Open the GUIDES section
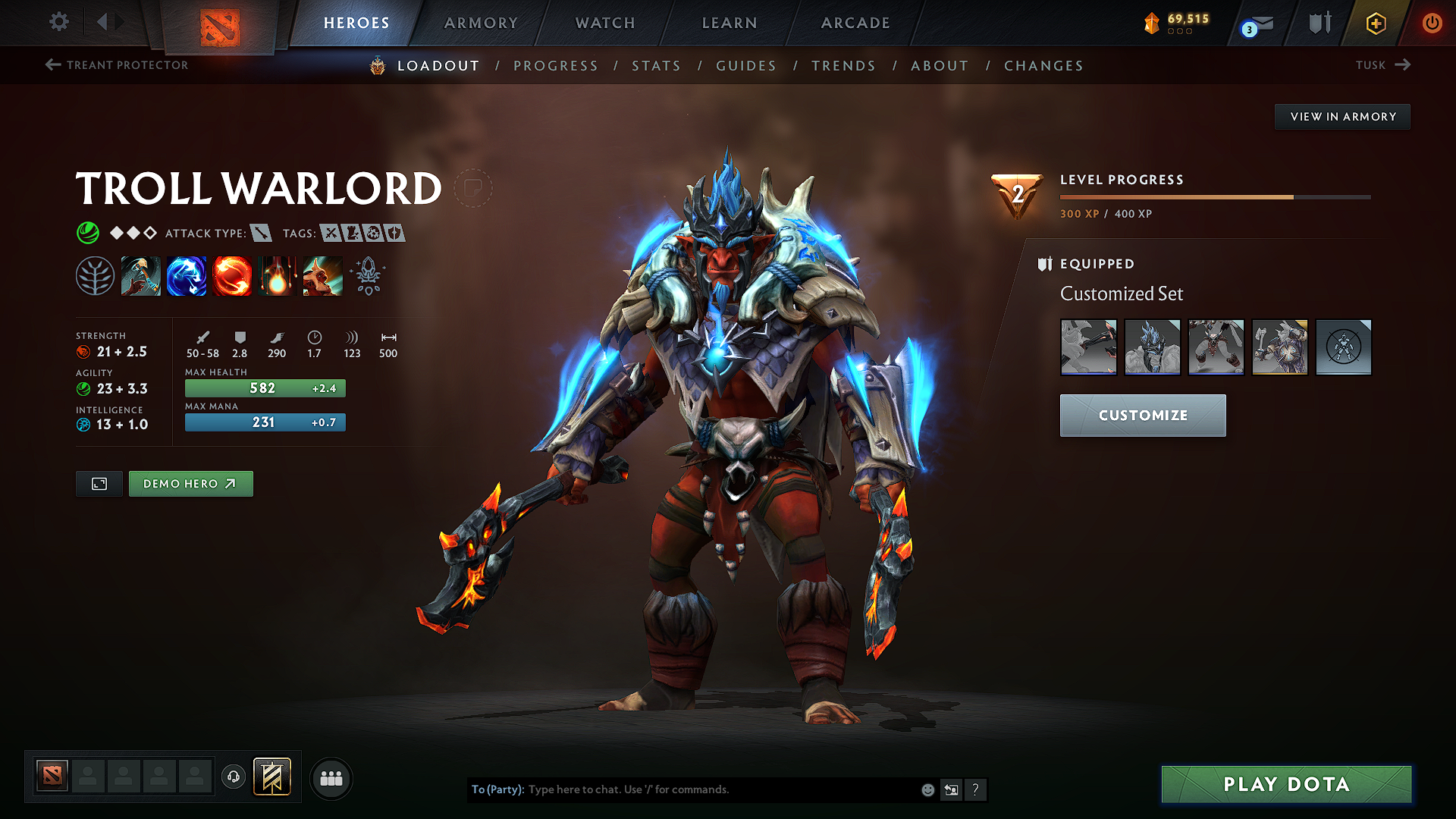The image size is (1456, 819). (x=745, y=66)
